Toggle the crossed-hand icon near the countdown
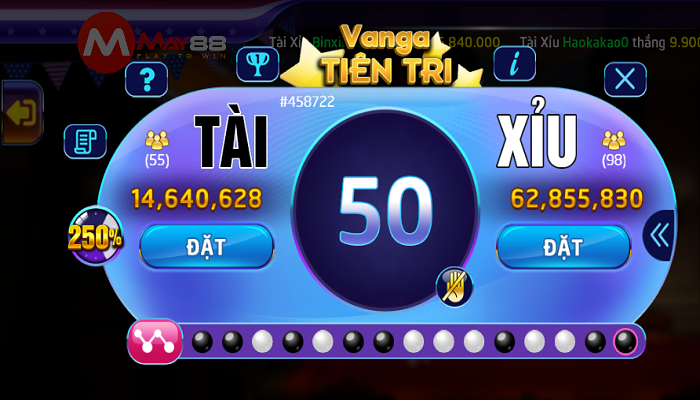Image resolution: width=700 pixels, height=400 pixels. pos(454,287)
